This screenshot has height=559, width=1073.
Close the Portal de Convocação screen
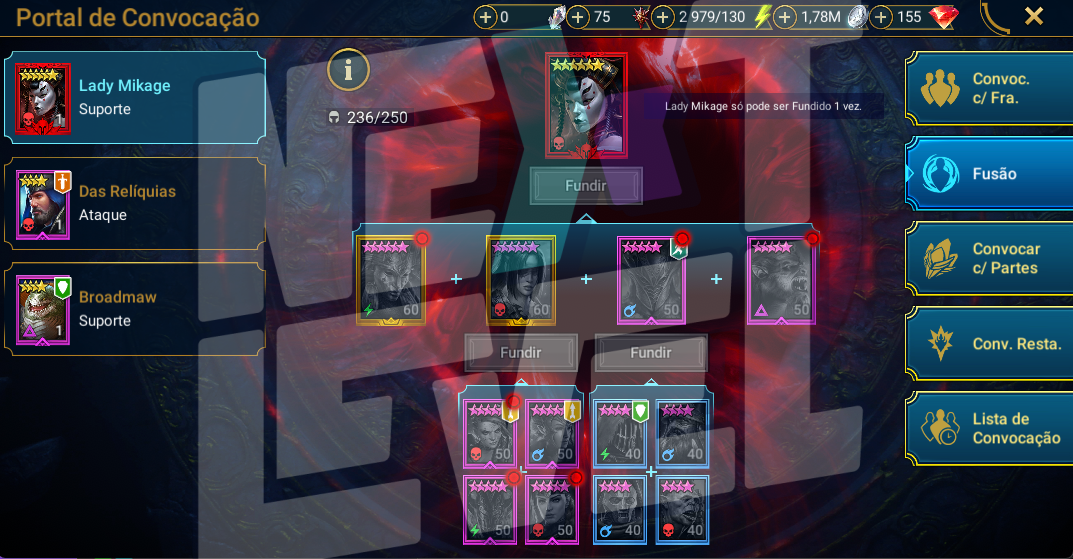[x=1034, y=16]
